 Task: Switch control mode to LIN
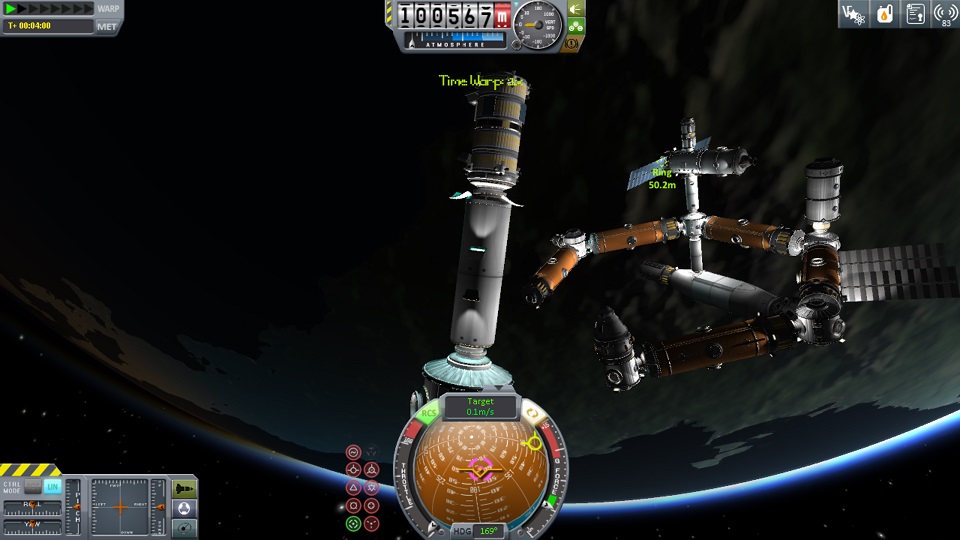point(53,485)
